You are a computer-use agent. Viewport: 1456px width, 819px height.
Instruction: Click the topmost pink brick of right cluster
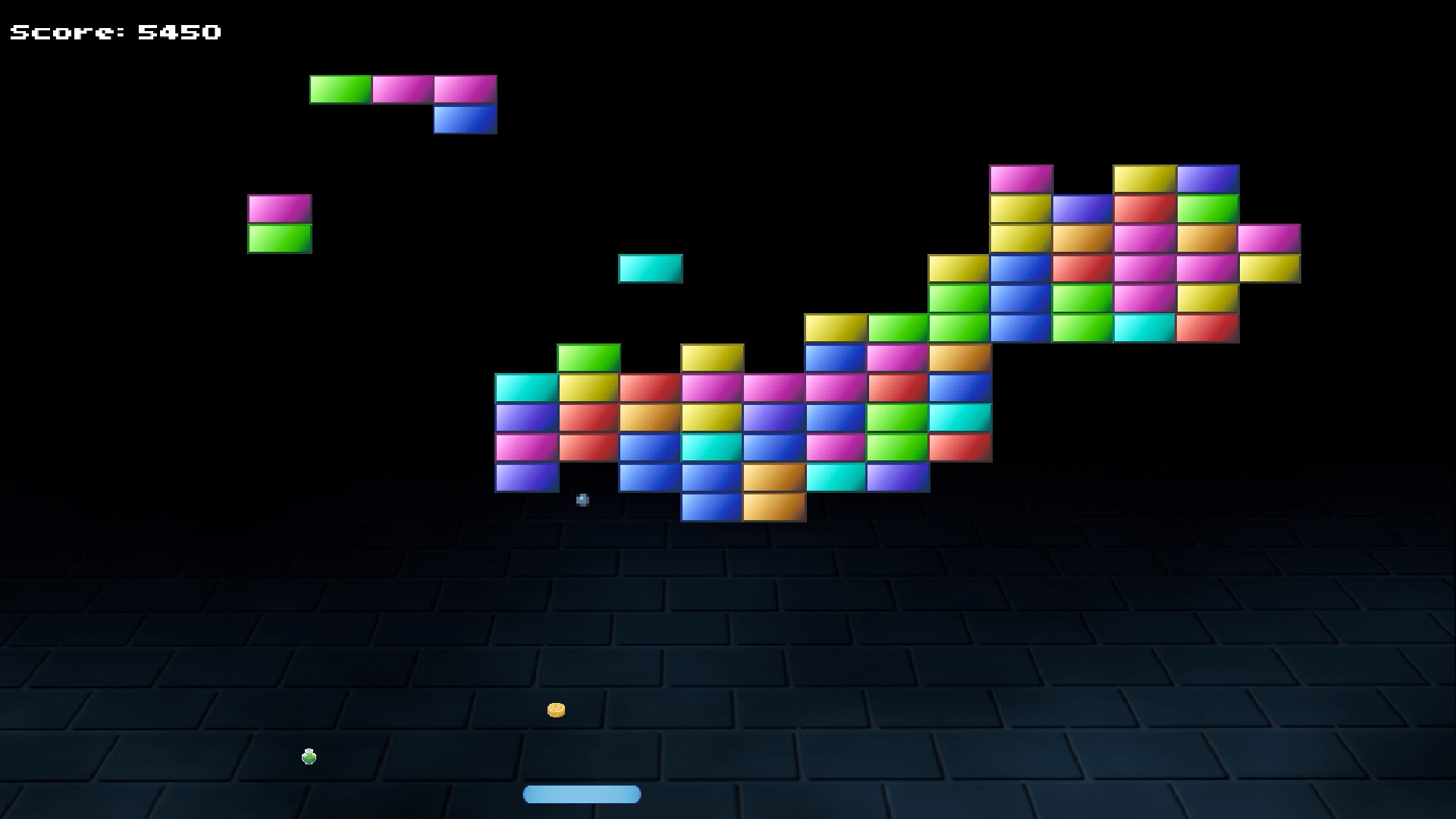pyautogui.click(x=1021, y=177)
